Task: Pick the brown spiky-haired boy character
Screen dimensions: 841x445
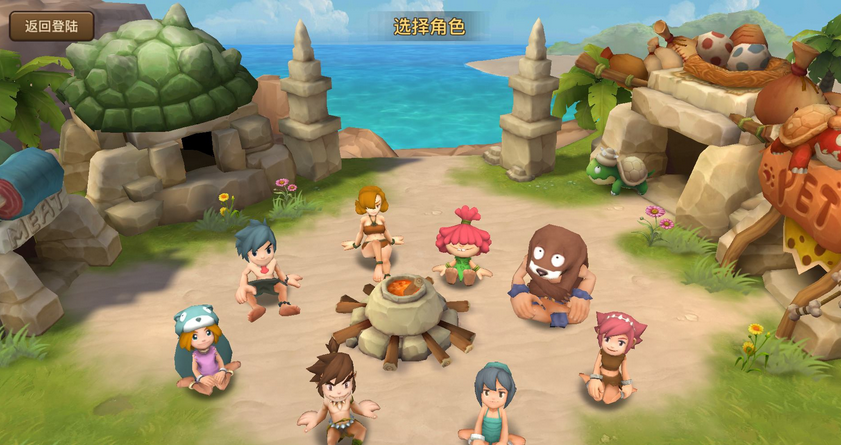Action: point(337,393)
